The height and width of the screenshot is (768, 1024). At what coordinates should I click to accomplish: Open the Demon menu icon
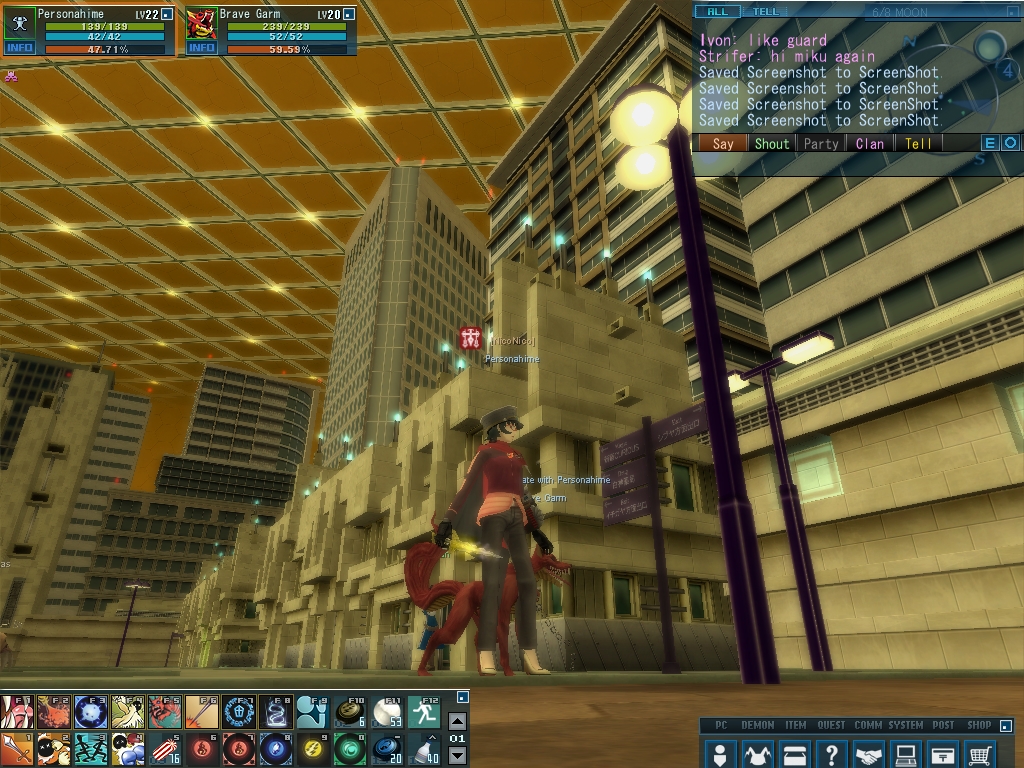757,753
